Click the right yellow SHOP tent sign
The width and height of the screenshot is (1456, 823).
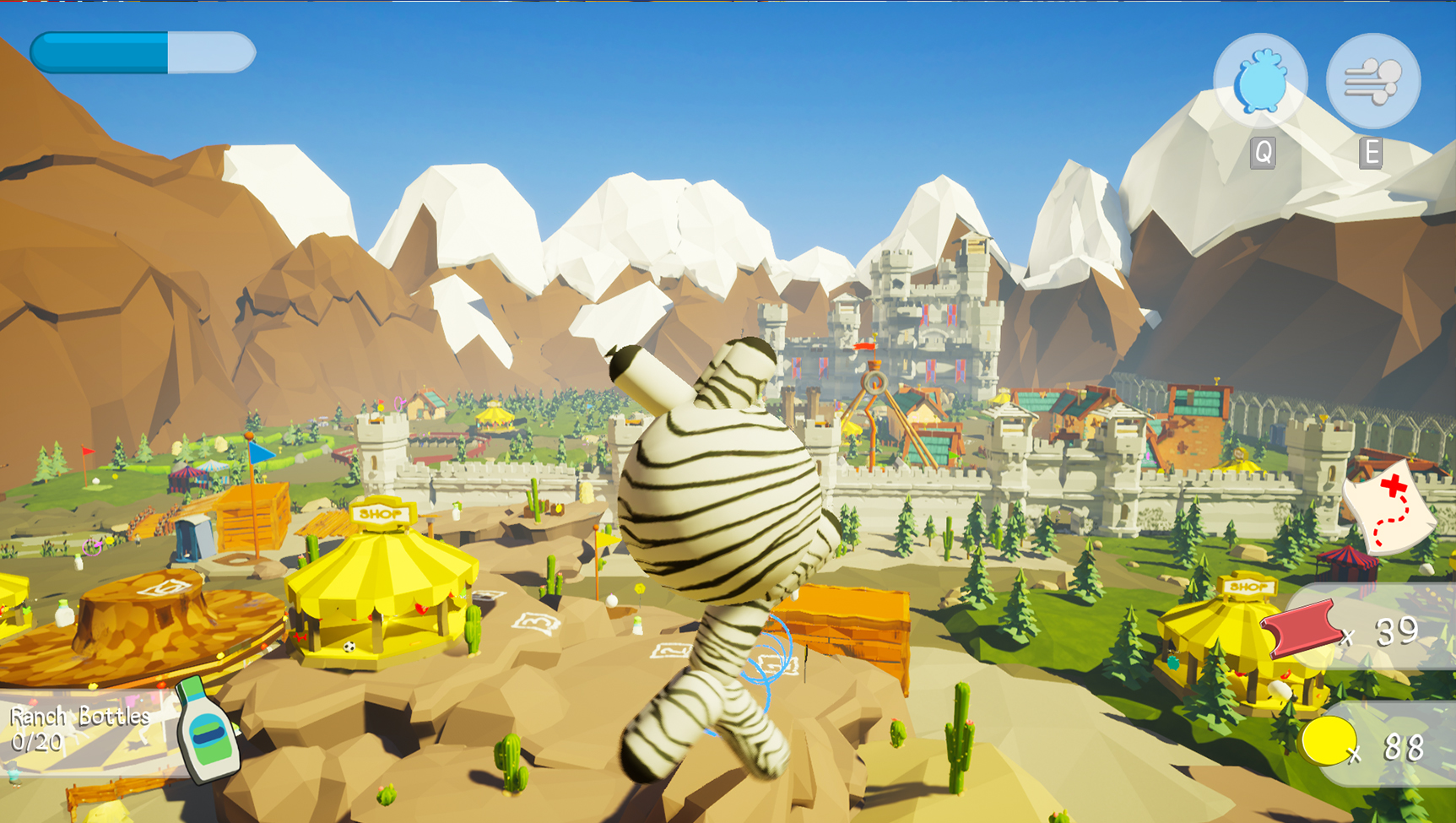1247,585
